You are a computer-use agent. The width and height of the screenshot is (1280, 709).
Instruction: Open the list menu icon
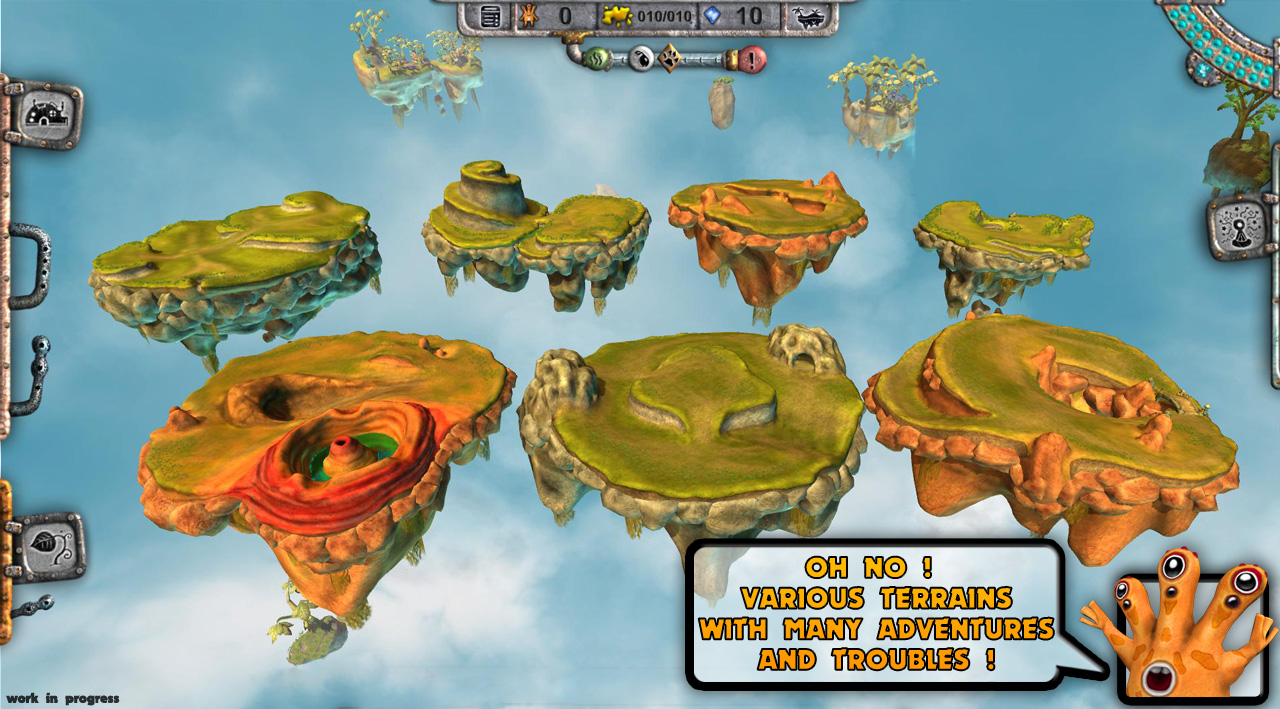pyautogui.click(x=490, y=16)
